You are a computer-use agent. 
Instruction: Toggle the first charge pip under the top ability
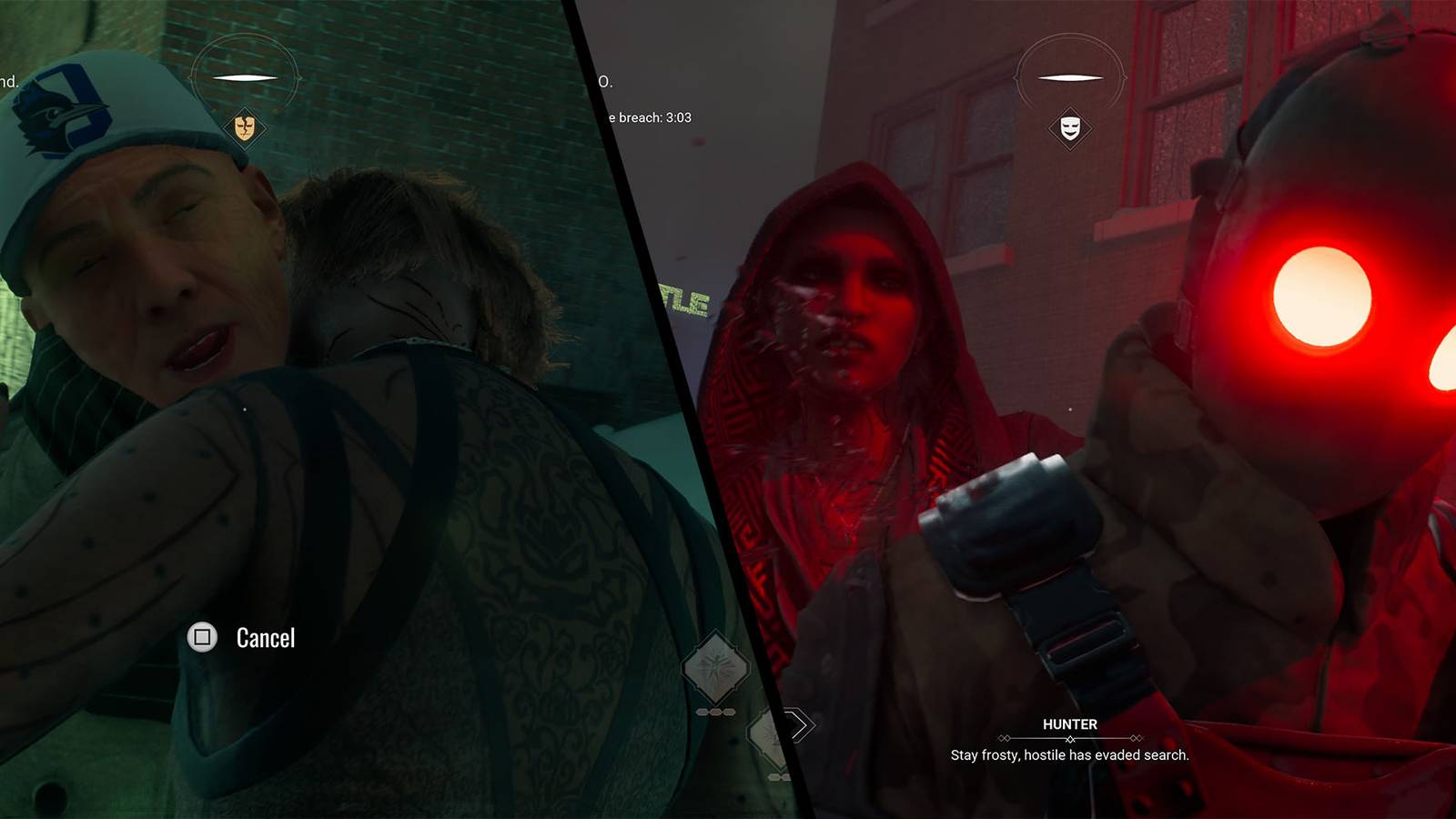click(x=703, y=712)
